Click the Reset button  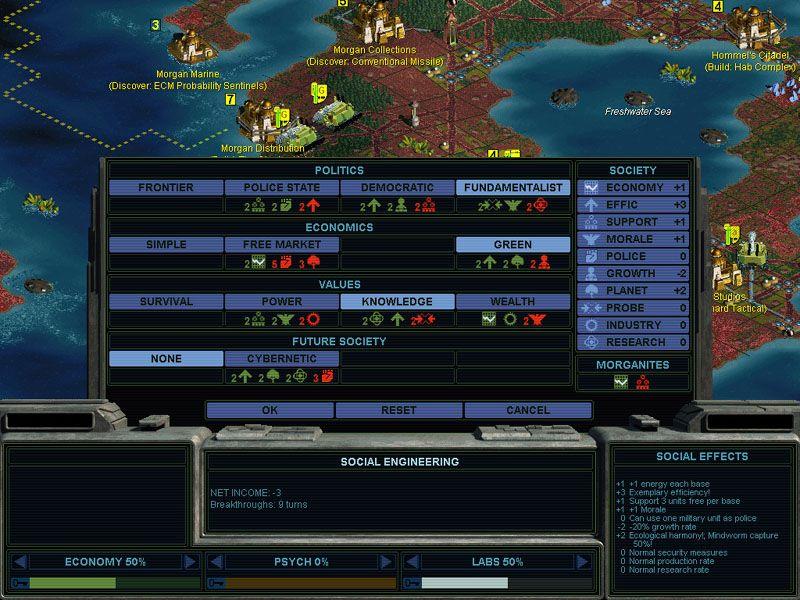(399, 410)
